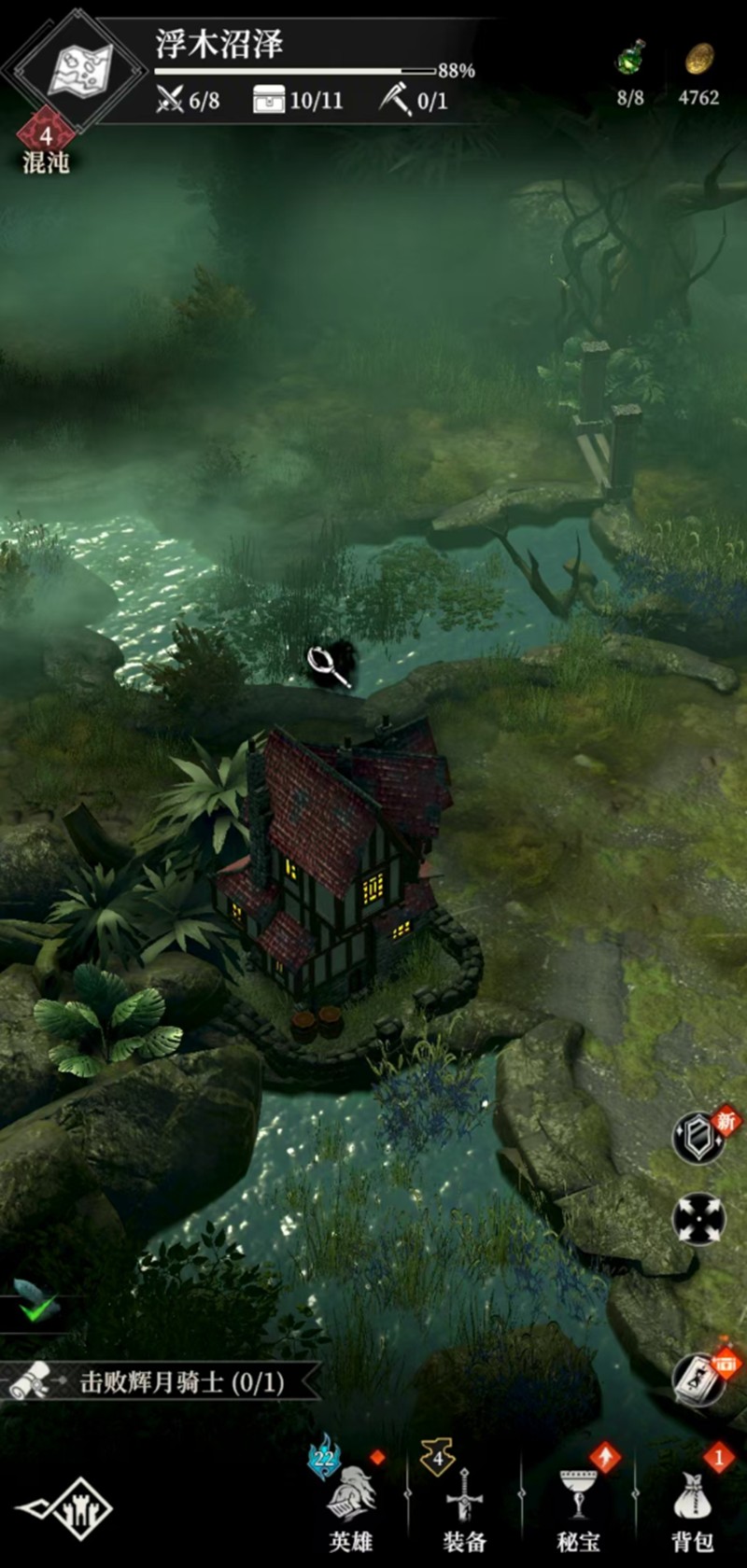Activate the four-arrow recenter button

click(698, 1219)
